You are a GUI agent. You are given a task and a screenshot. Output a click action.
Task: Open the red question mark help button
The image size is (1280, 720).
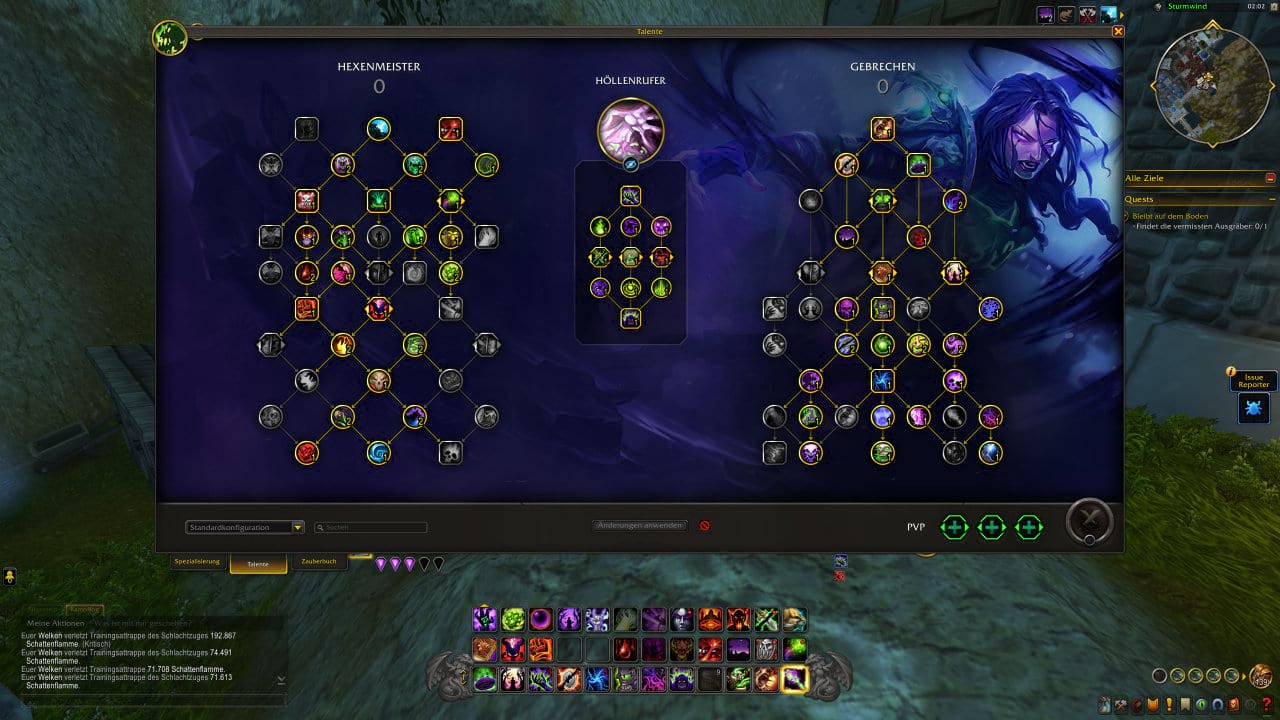(x=1268, y=705)
